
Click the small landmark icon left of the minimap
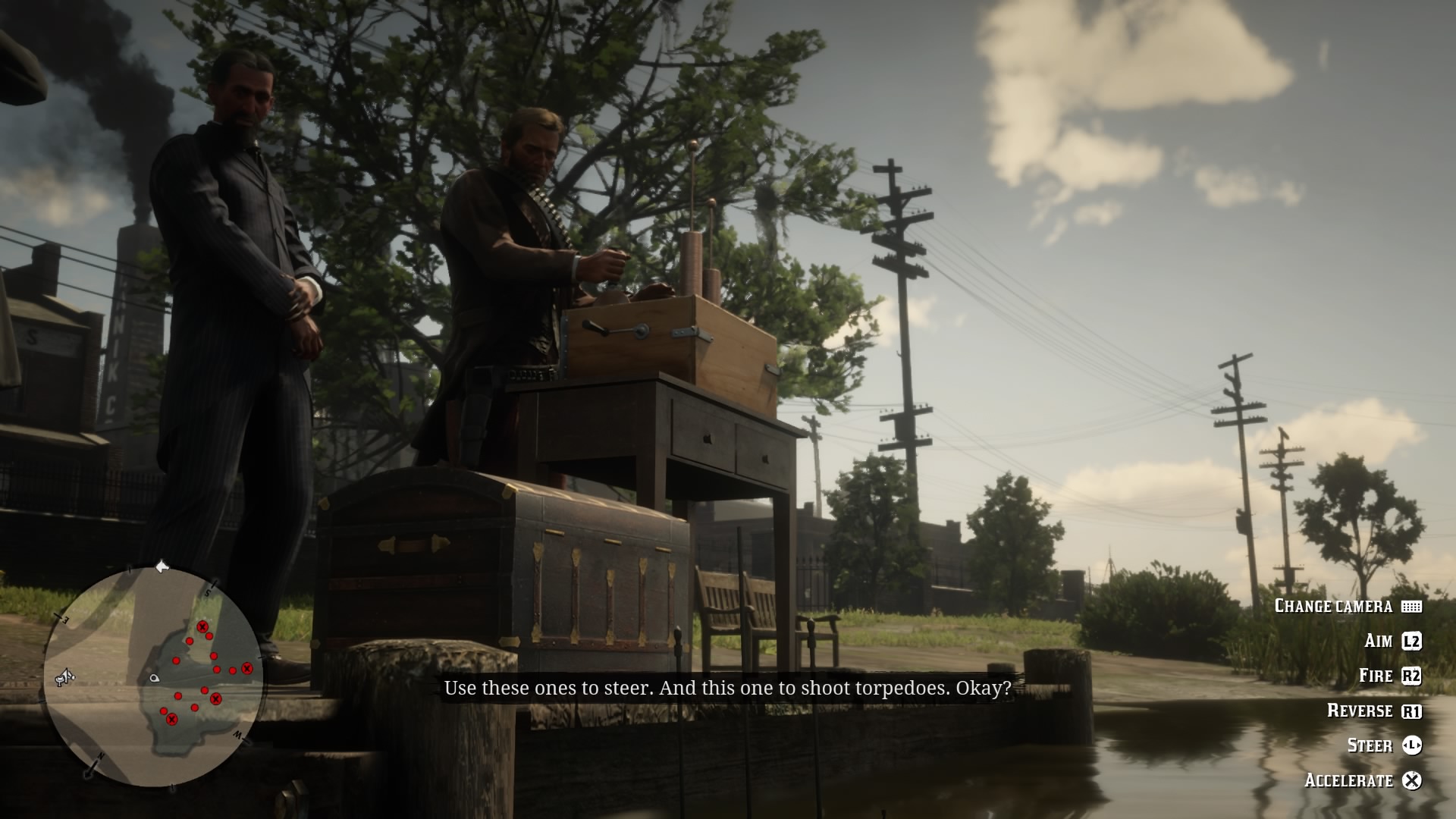[64, 678]
